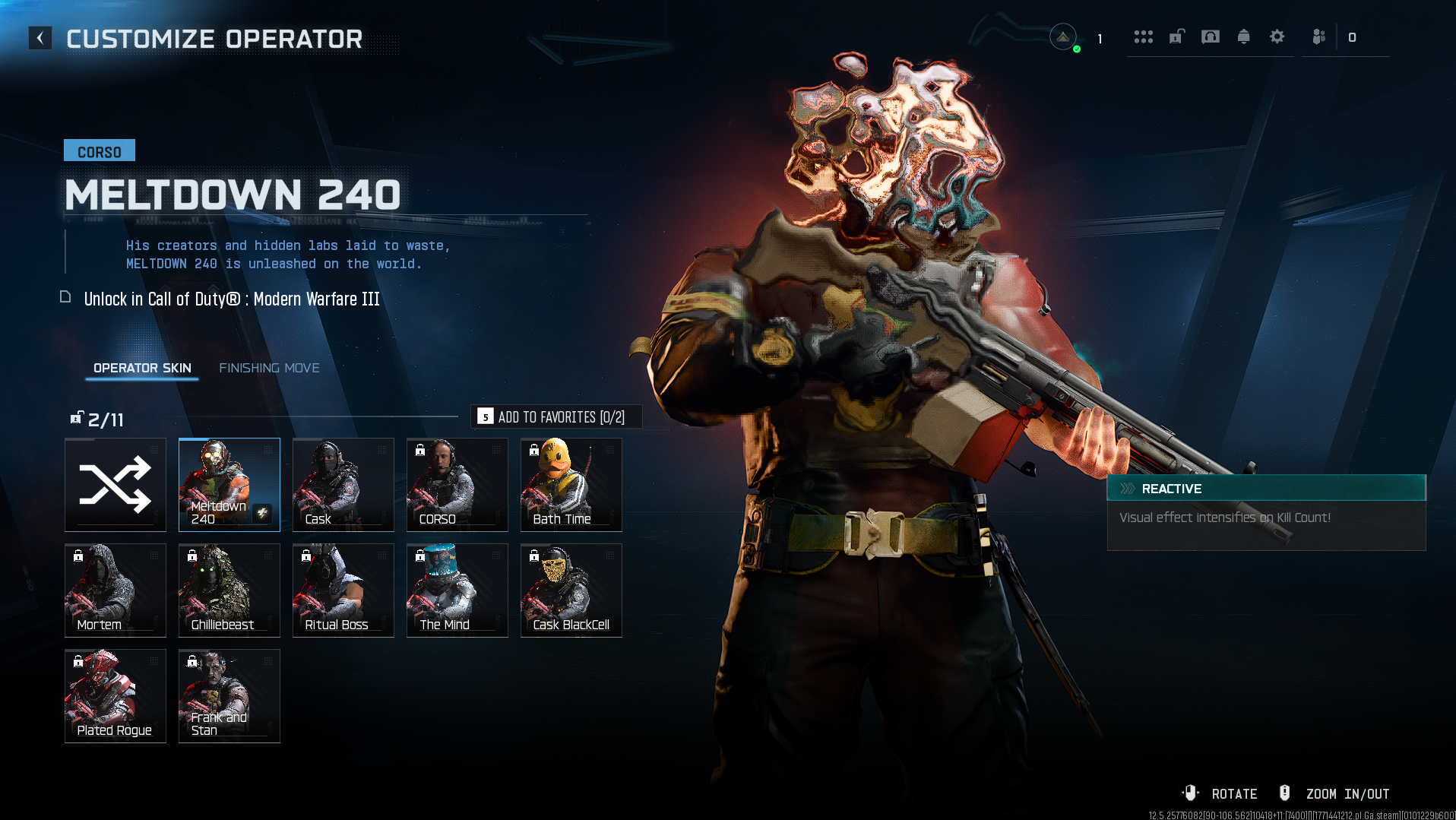Open the social friends icon
Image resolution: width=1456 pixels, height=820 pixels.
coord(1319,36)
